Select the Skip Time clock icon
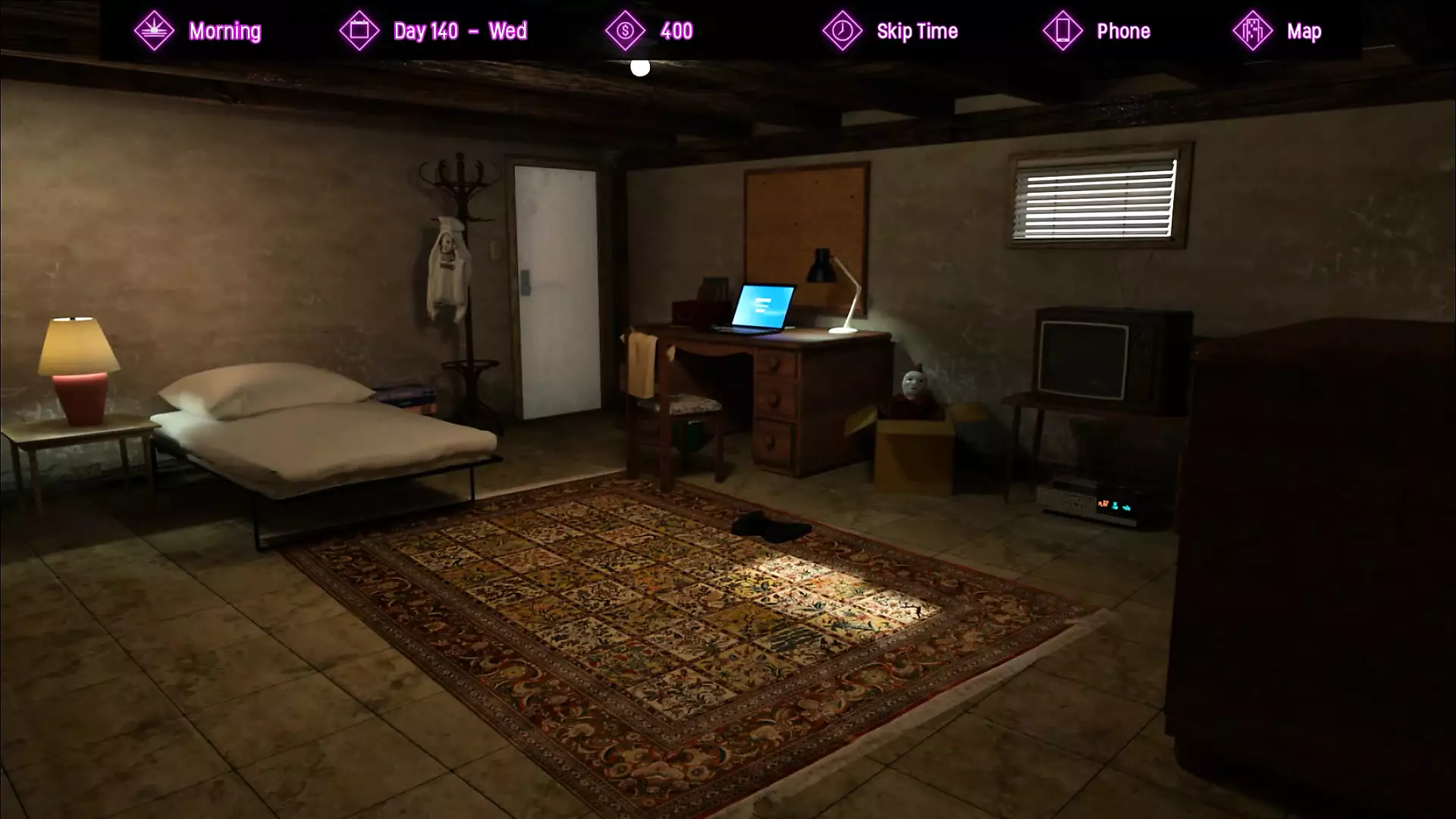 [x=843, y=31]
